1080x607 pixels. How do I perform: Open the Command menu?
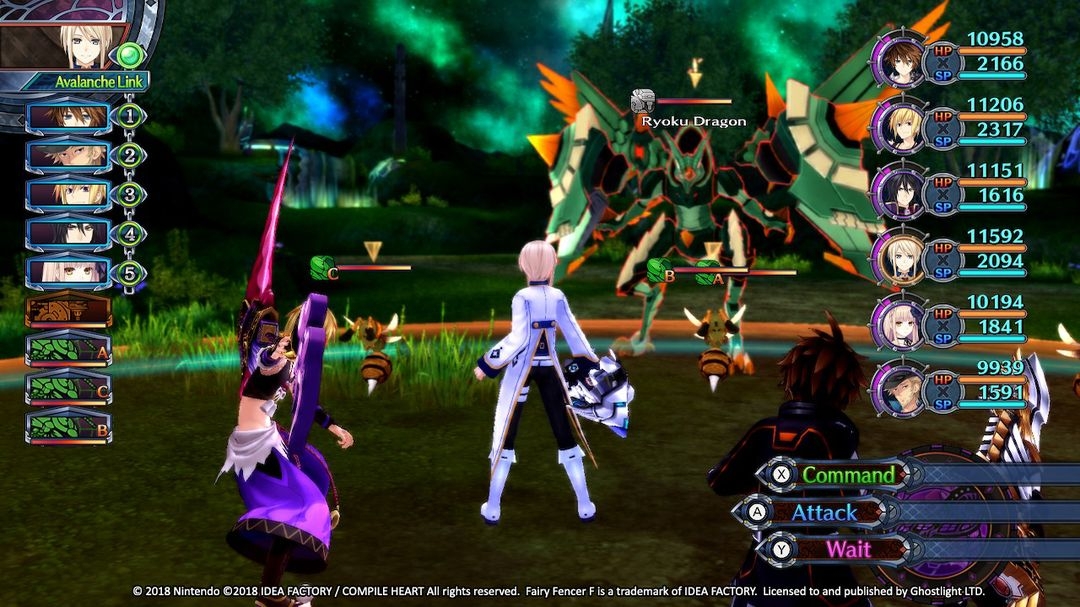pos(848,474)
